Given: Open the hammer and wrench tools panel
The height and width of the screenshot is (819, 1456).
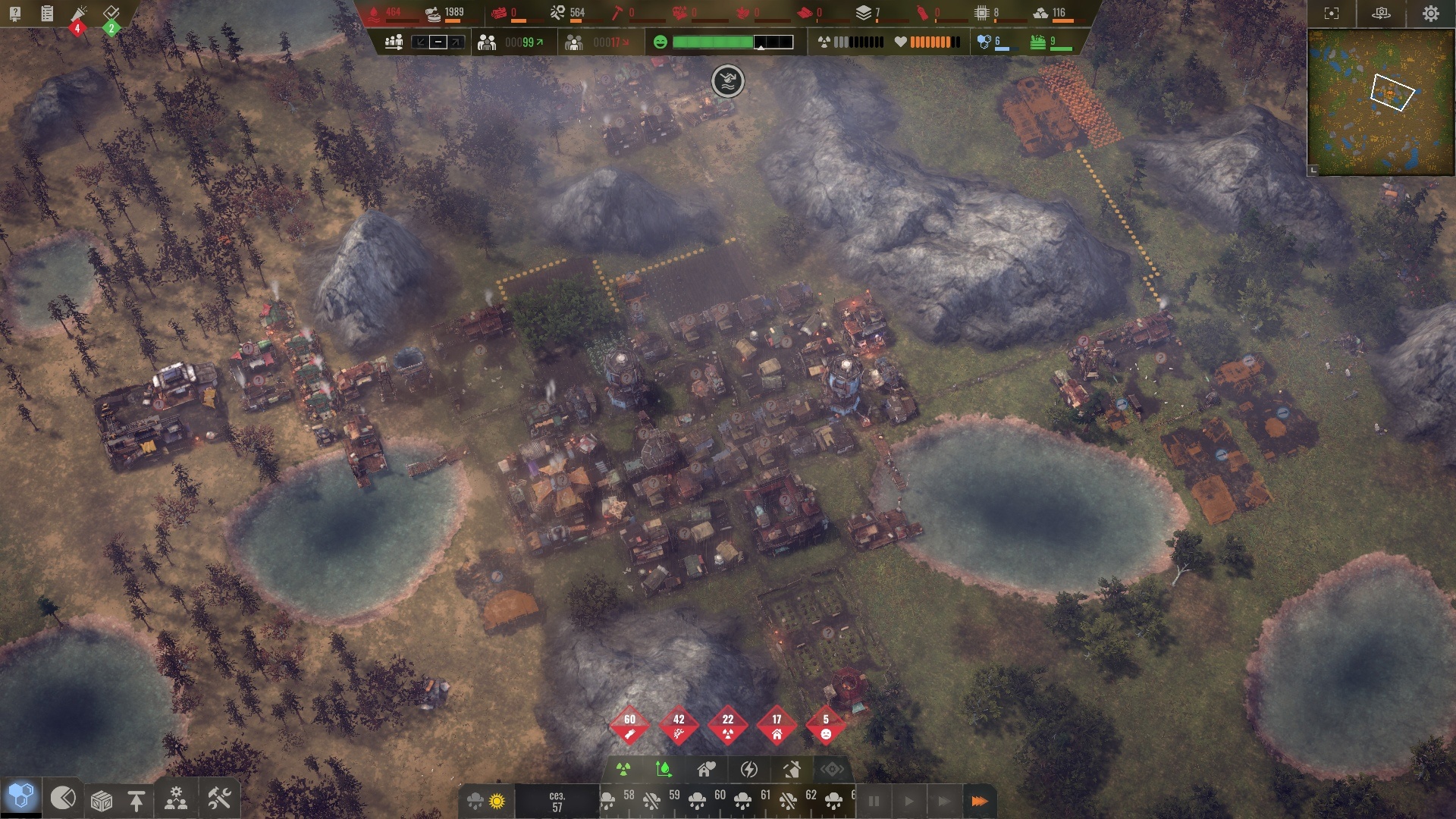Looking at the screenshot, I should pyautogui.click(x=219, y=799).
